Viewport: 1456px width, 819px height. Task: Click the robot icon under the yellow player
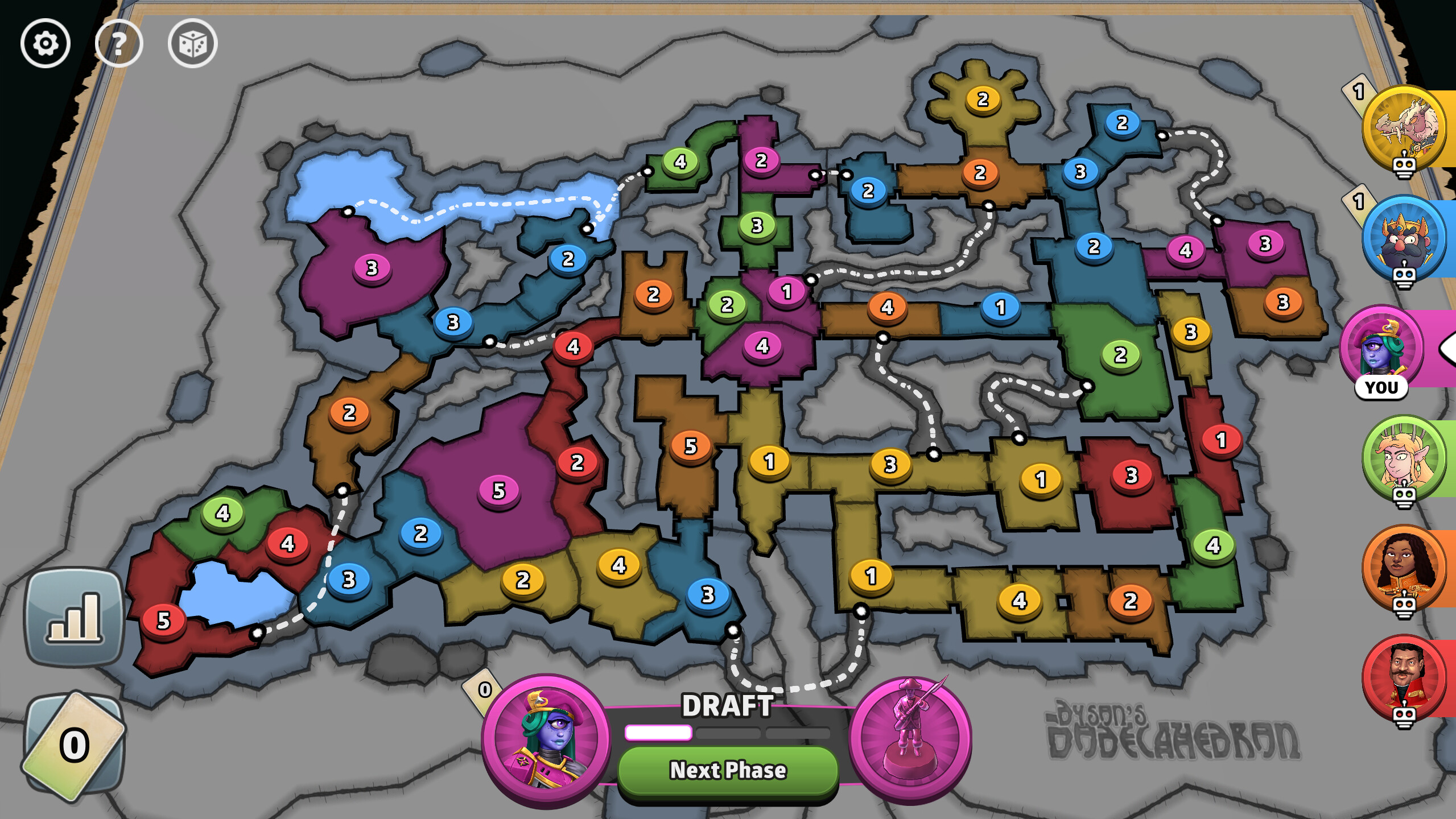(x=1405, y=165)
